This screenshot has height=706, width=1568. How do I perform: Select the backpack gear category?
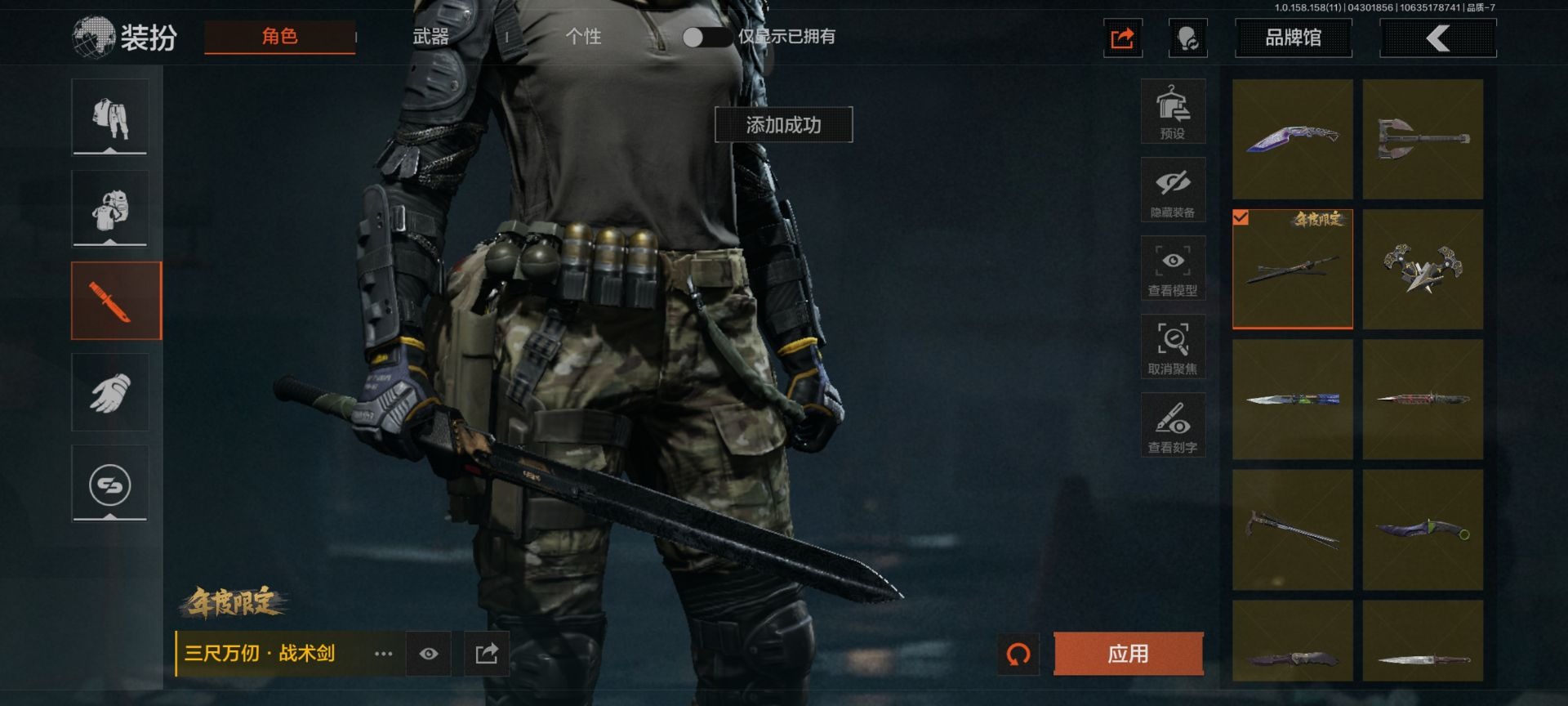(110, 208)
